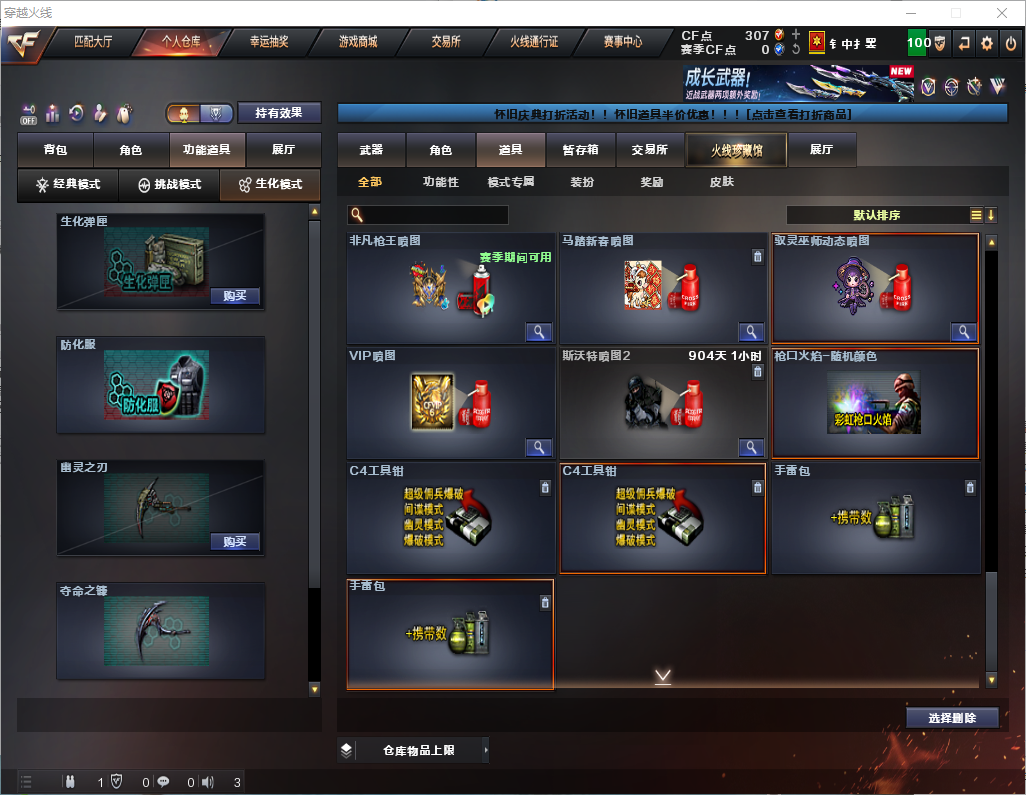Image resolution: width=1026 pixels, height=795 pixels.
Task: Open the 火线珍藏馆 collection tab
Action: click(x=735, y=150)
